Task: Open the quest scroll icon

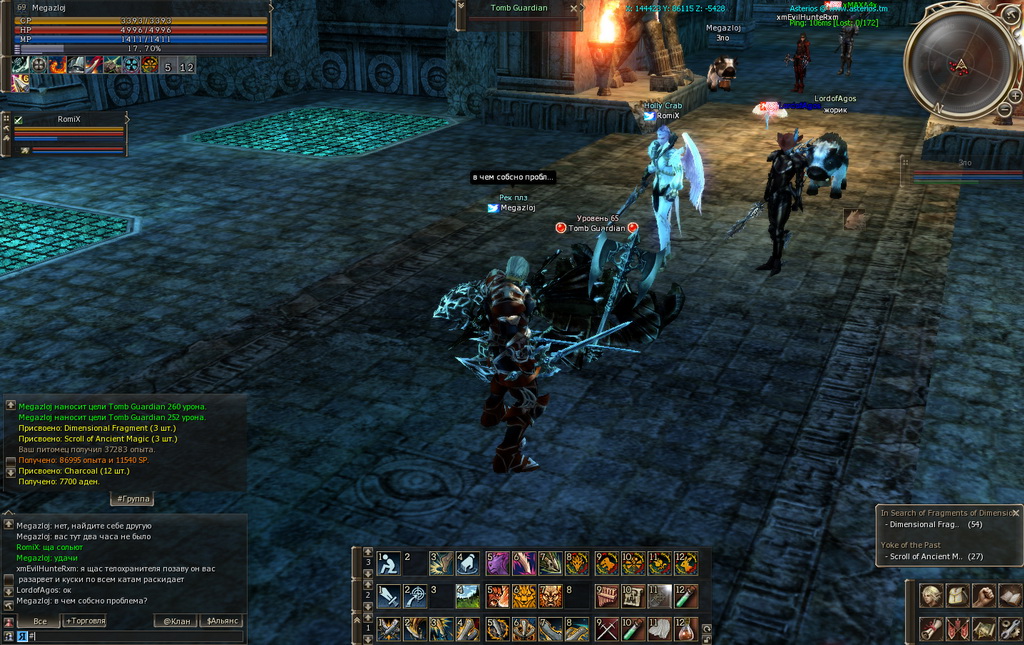Action: (x=932, y=629)
